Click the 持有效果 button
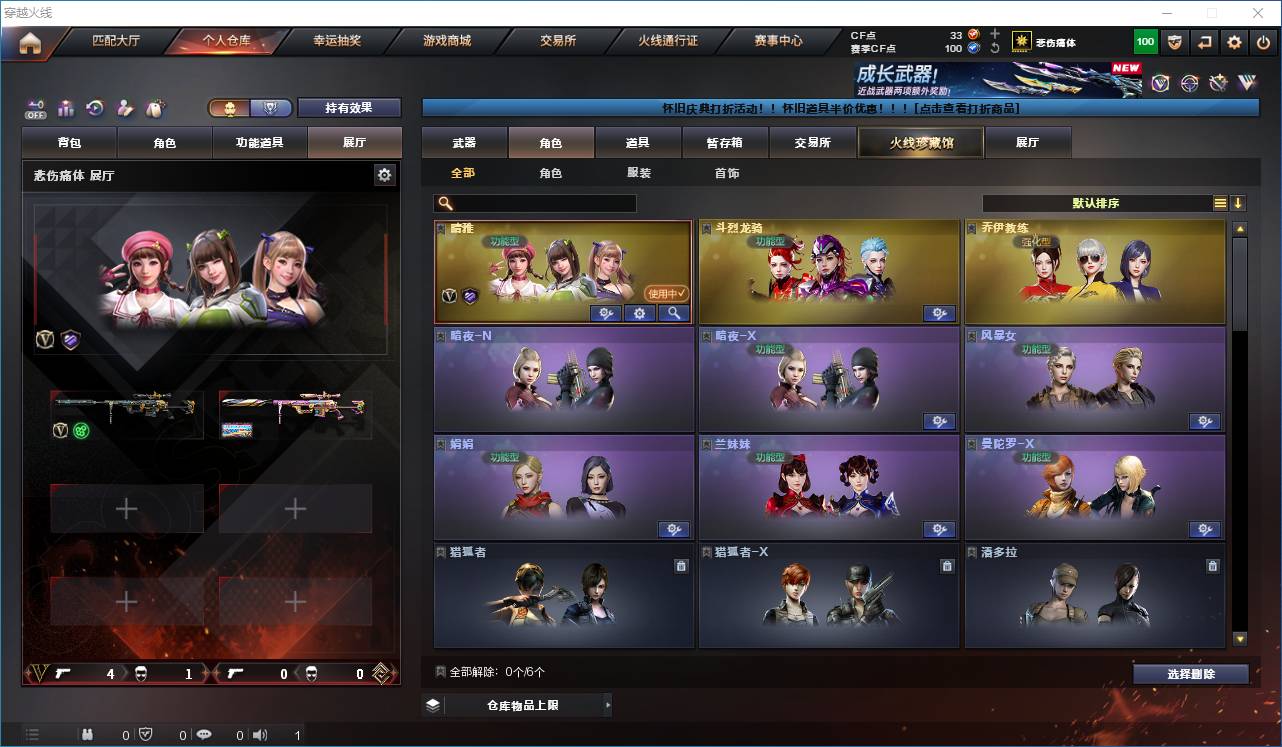The height and width of the screenshot is (747, 1282). pos(348,107)
